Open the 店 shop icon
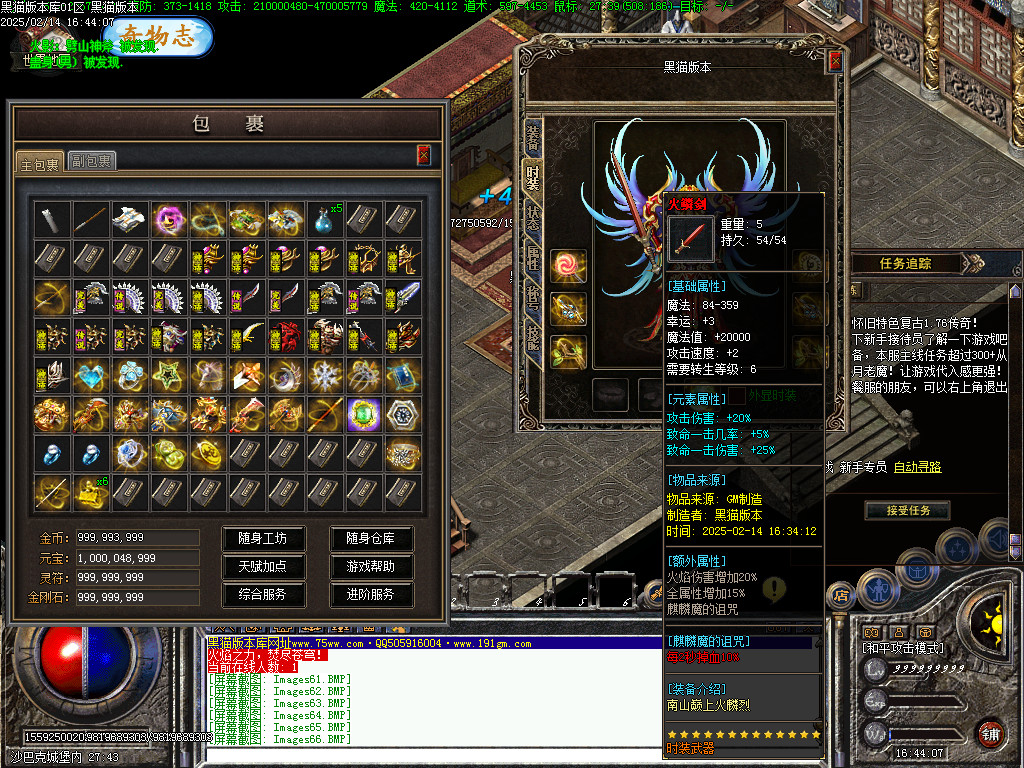The width and height of the screenshot is (1024, 768). [x=841, y=596]
